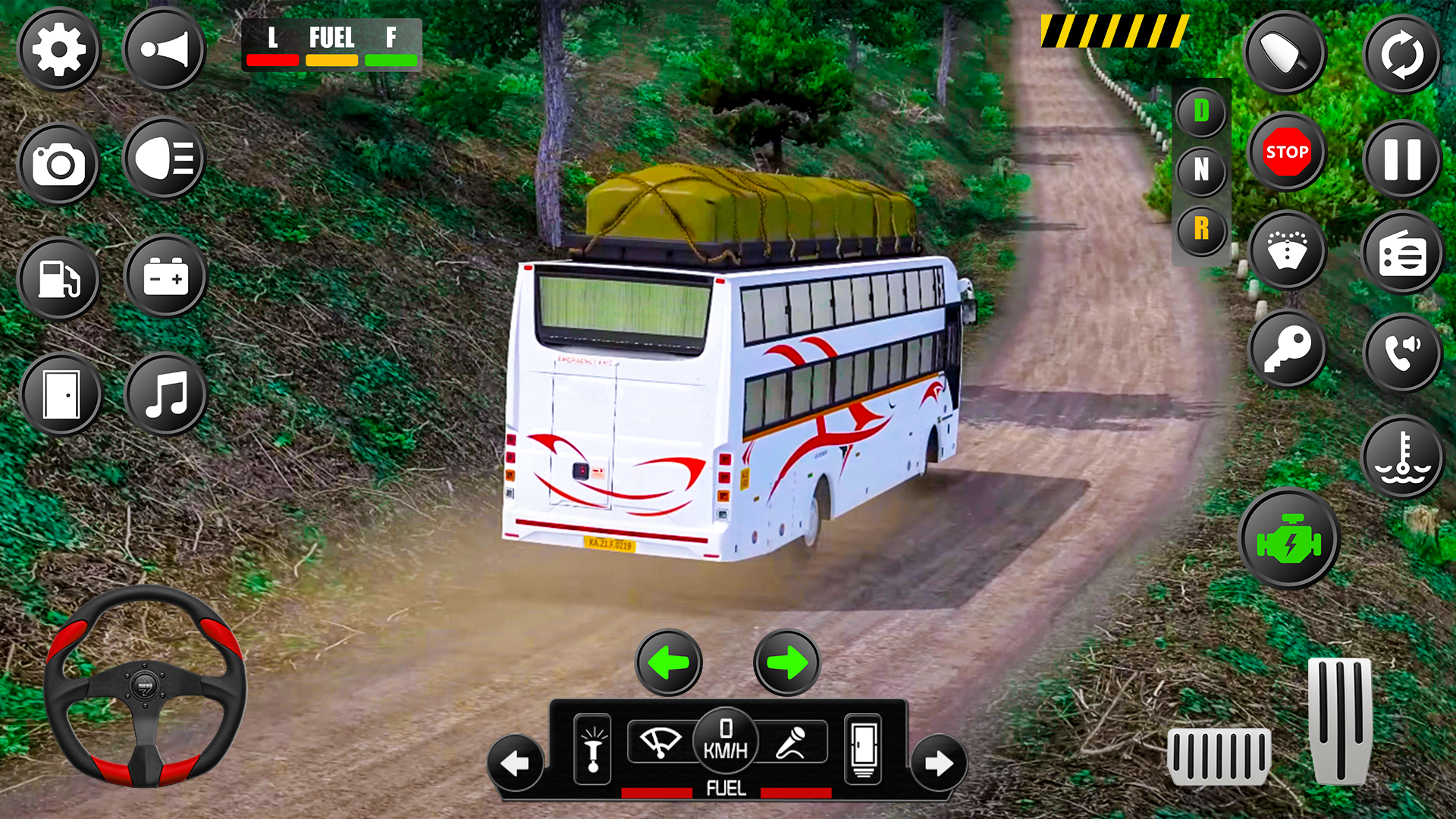Shift to Reverse gear R

point(1200,229)
